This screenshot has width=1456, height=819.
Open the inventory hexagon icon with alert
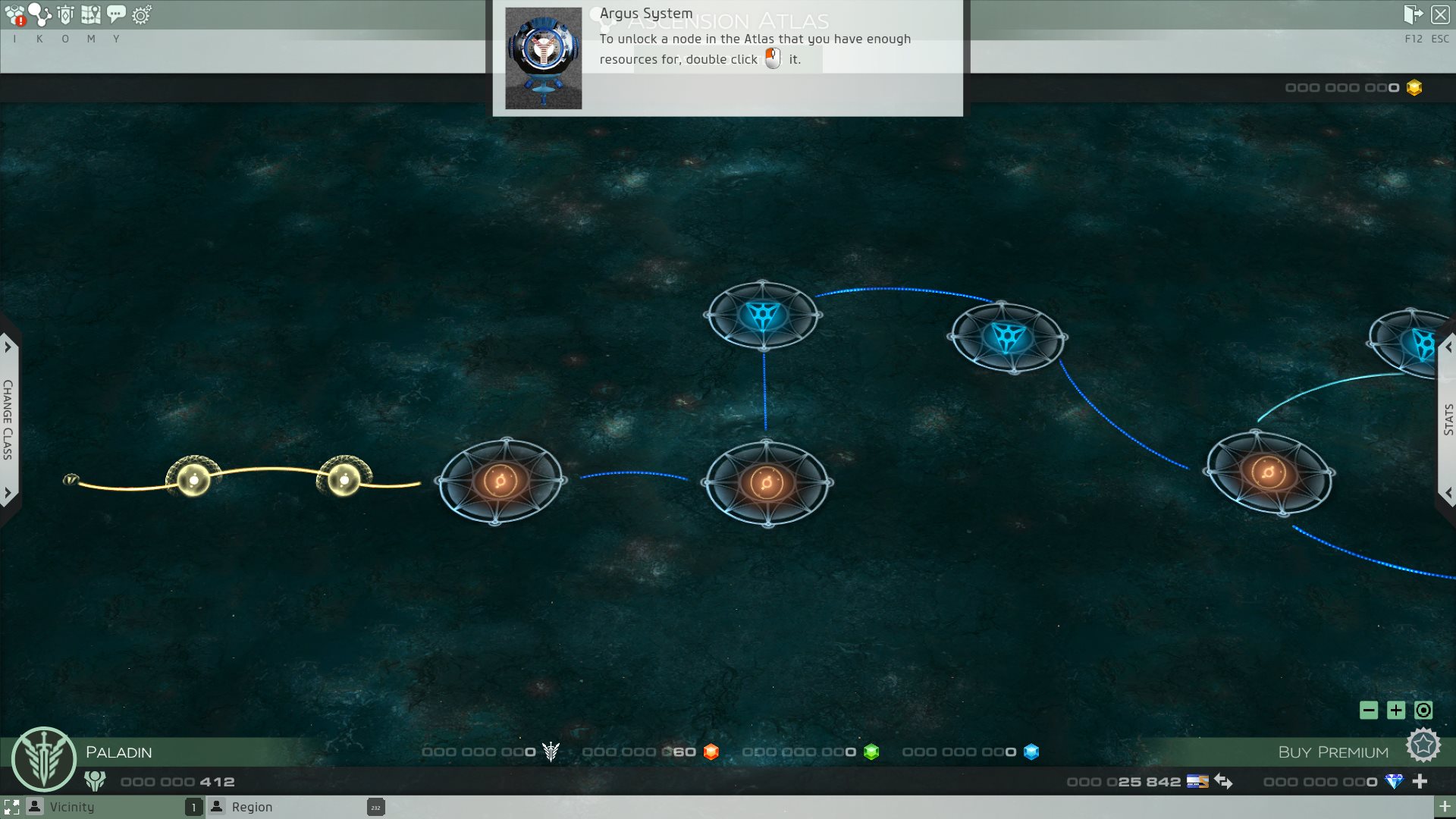point(15,15)
